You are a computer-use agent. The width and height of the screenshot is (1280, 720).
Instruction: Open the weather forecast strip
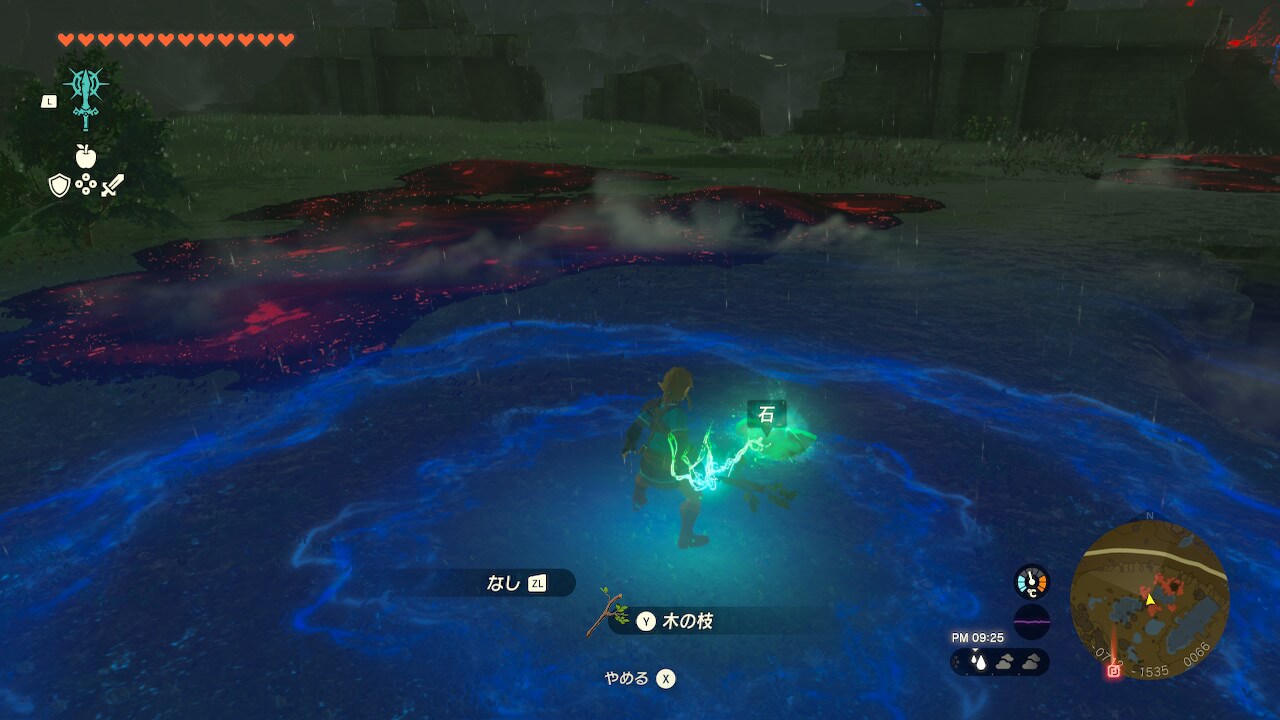[999, 661]
